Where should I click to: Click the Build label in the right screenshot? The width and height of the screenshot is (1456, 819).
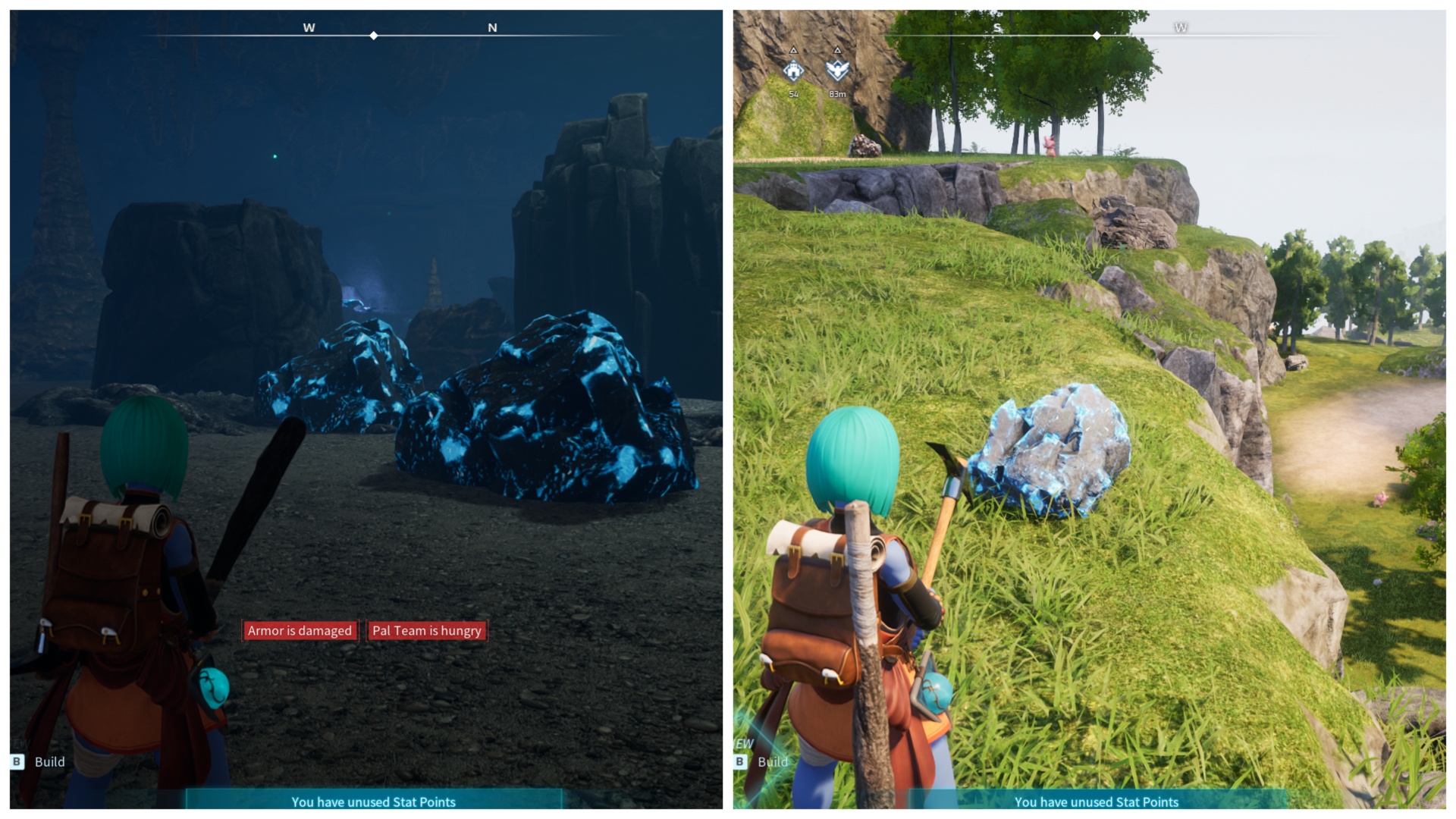coord(773,762)
